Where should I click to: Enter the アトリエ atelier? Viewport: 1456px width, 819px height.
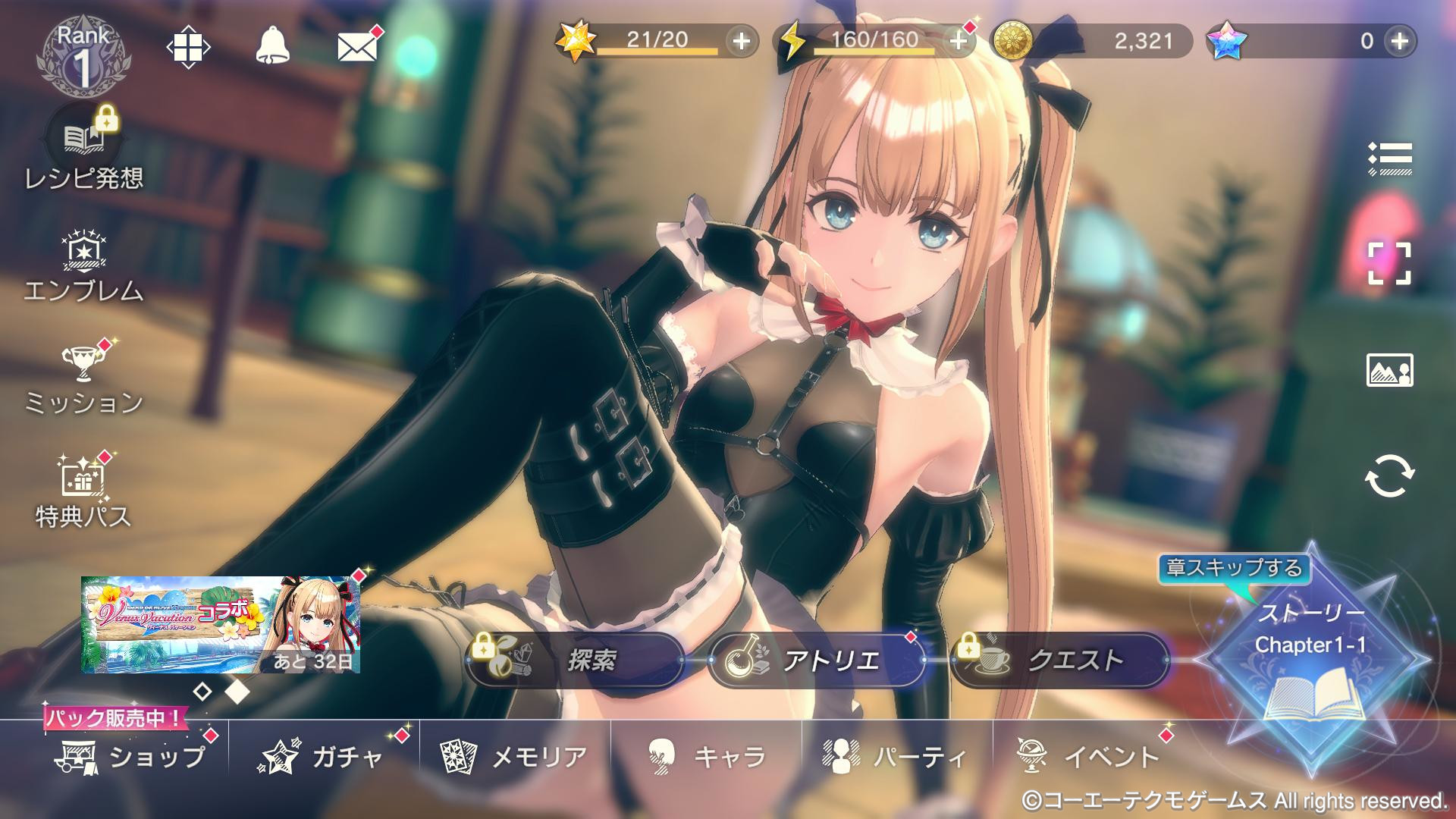817,661
